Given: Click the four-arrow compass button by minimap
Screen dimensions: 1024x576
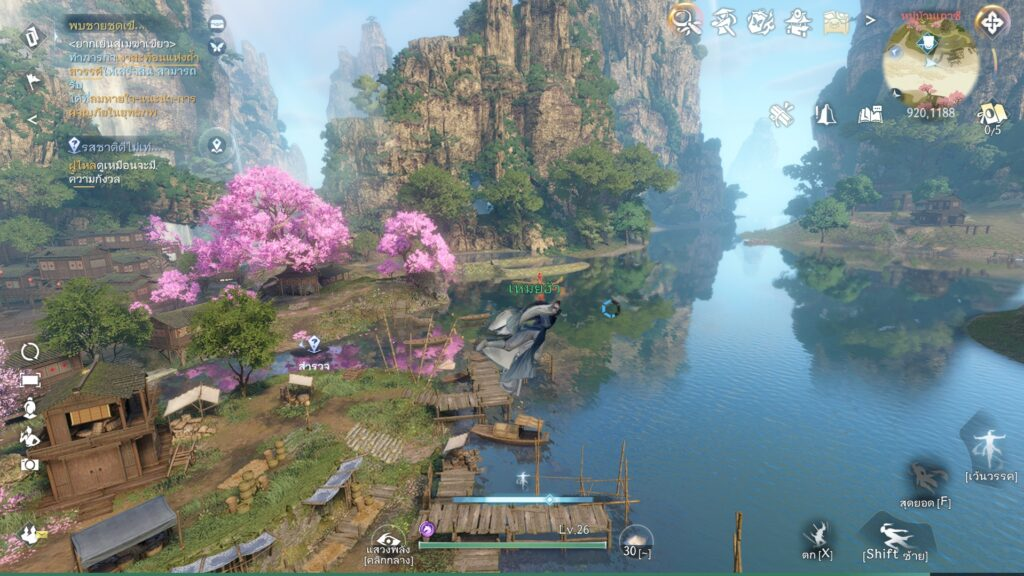Looking at the screenshot, I should (x=992, y=21).
